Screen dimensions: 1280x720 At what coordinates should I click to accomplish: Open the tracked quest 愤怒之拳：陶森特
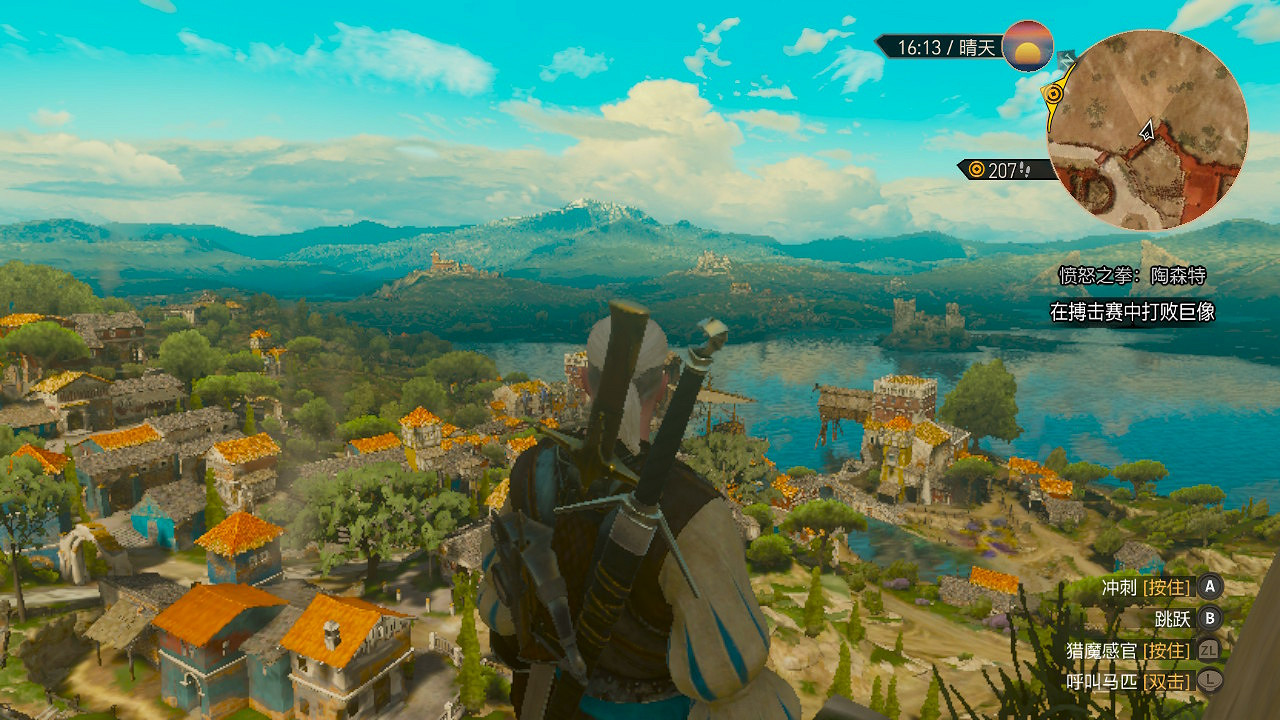[1132, 276]
